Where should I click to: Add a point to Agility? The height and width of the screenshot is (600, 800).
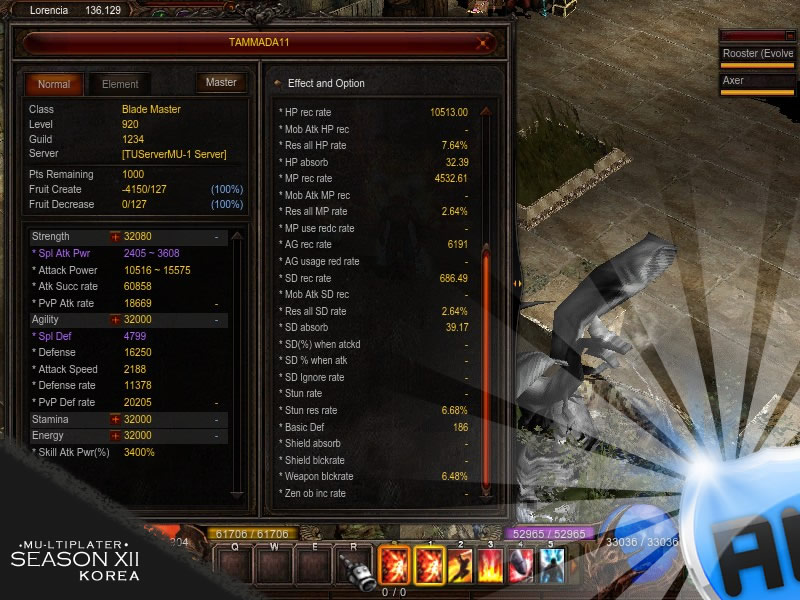tap(115, 320)
